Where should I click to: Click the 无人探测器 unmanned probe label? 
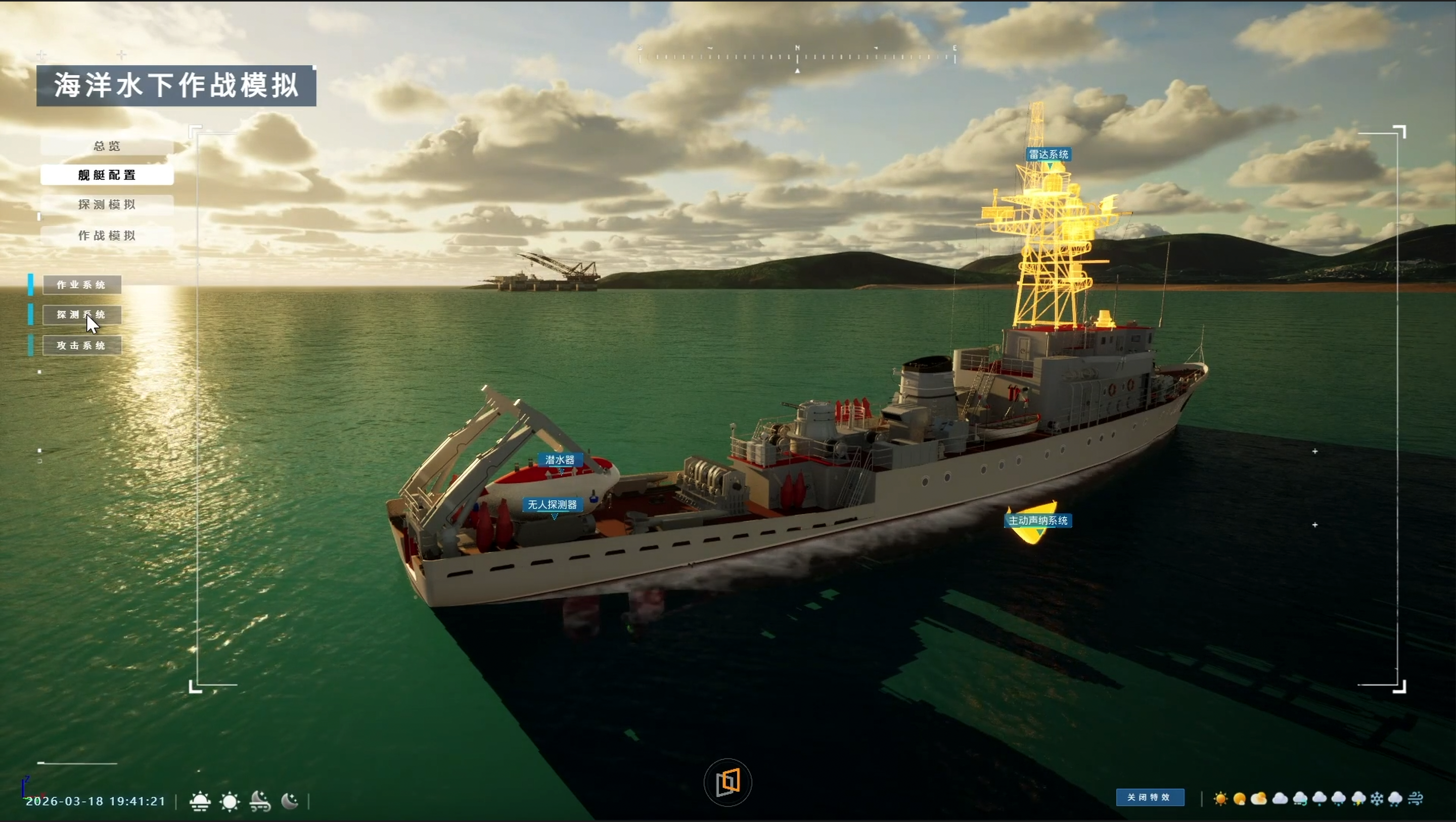(x=552, y=505)
